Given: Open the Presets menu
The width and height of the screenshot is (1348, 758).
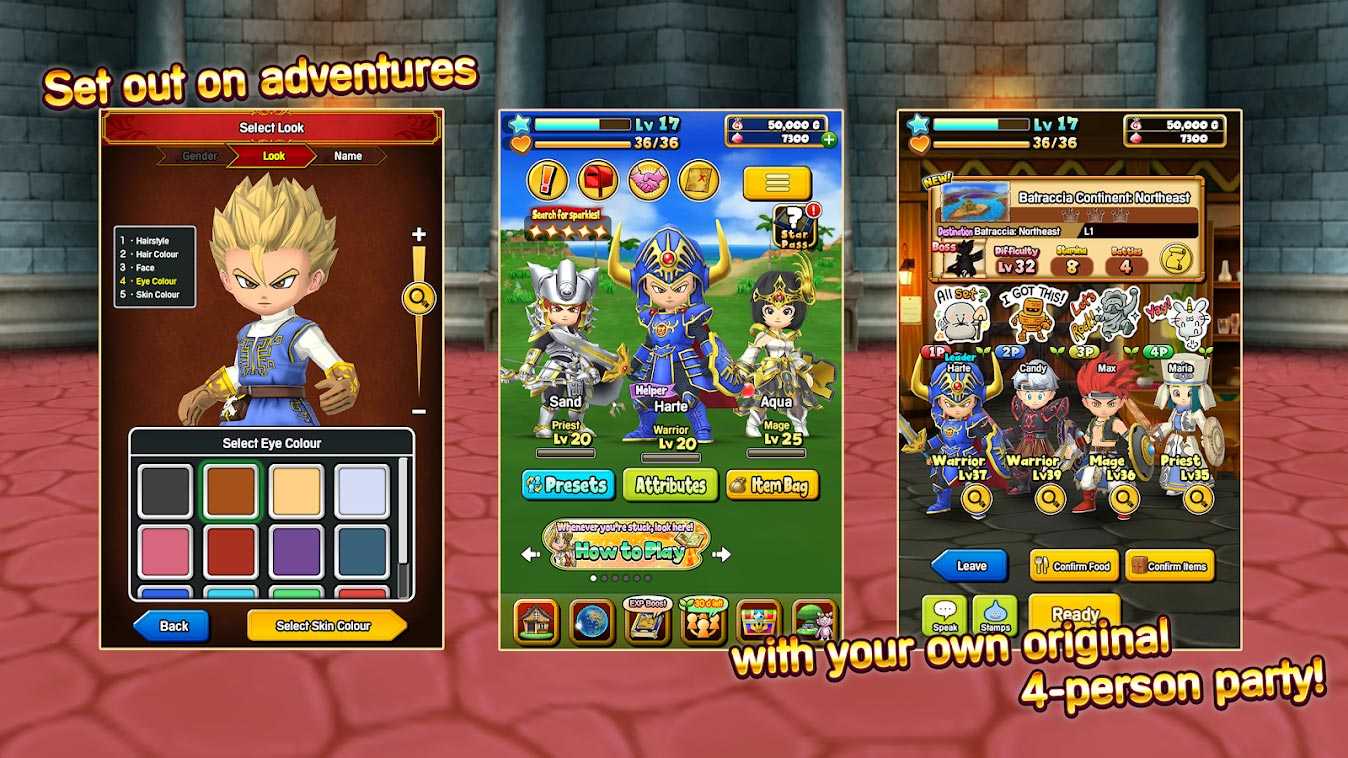Looking at the screenshot, I should (567, 485).
